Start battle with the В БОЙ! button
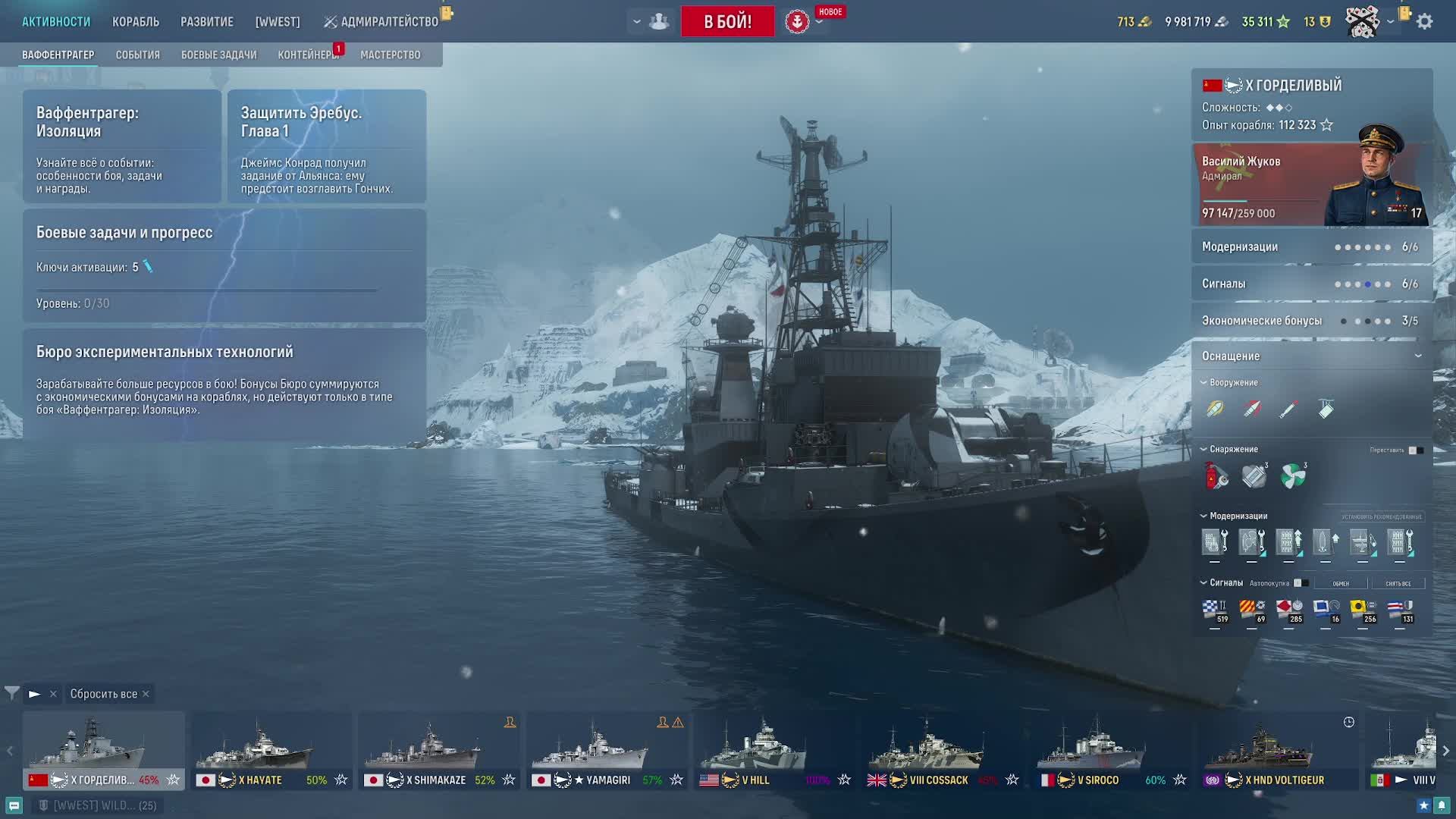The height and width of the screenshot is (819, 1456). click(x=727, y=21)
